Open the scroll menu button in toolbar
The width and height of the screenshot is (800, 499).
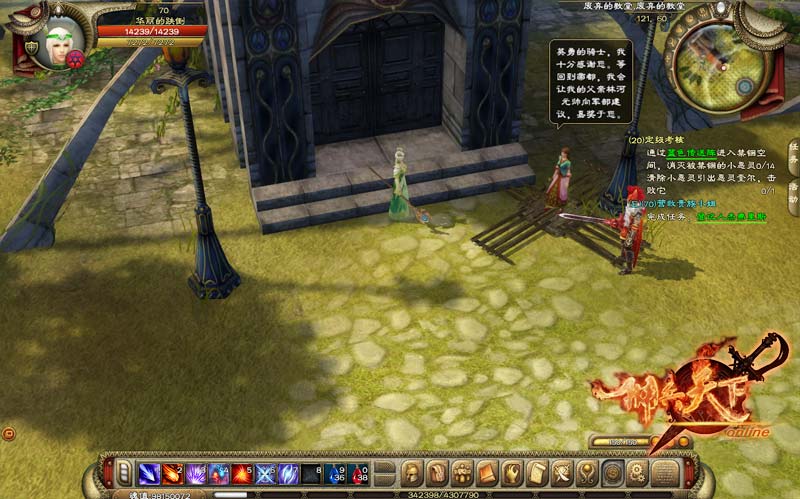(537, 473)
